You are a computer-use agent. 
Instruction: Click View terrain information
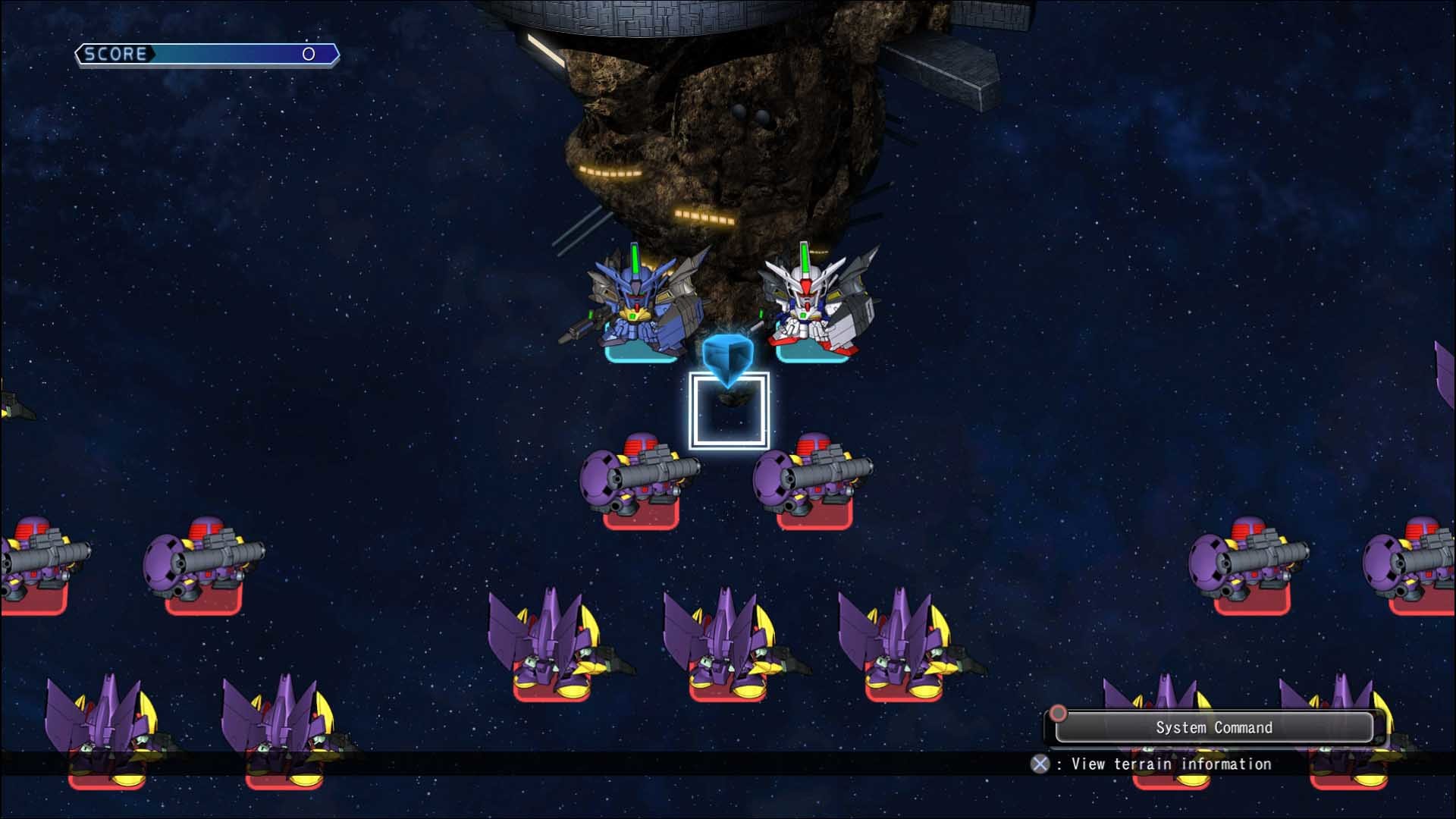coord(1168,764)
